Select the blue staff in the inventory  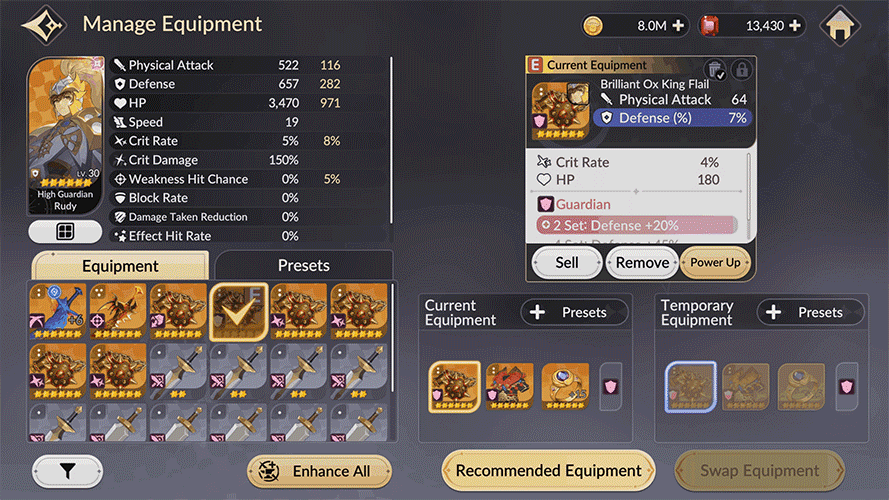pos(57,312)
